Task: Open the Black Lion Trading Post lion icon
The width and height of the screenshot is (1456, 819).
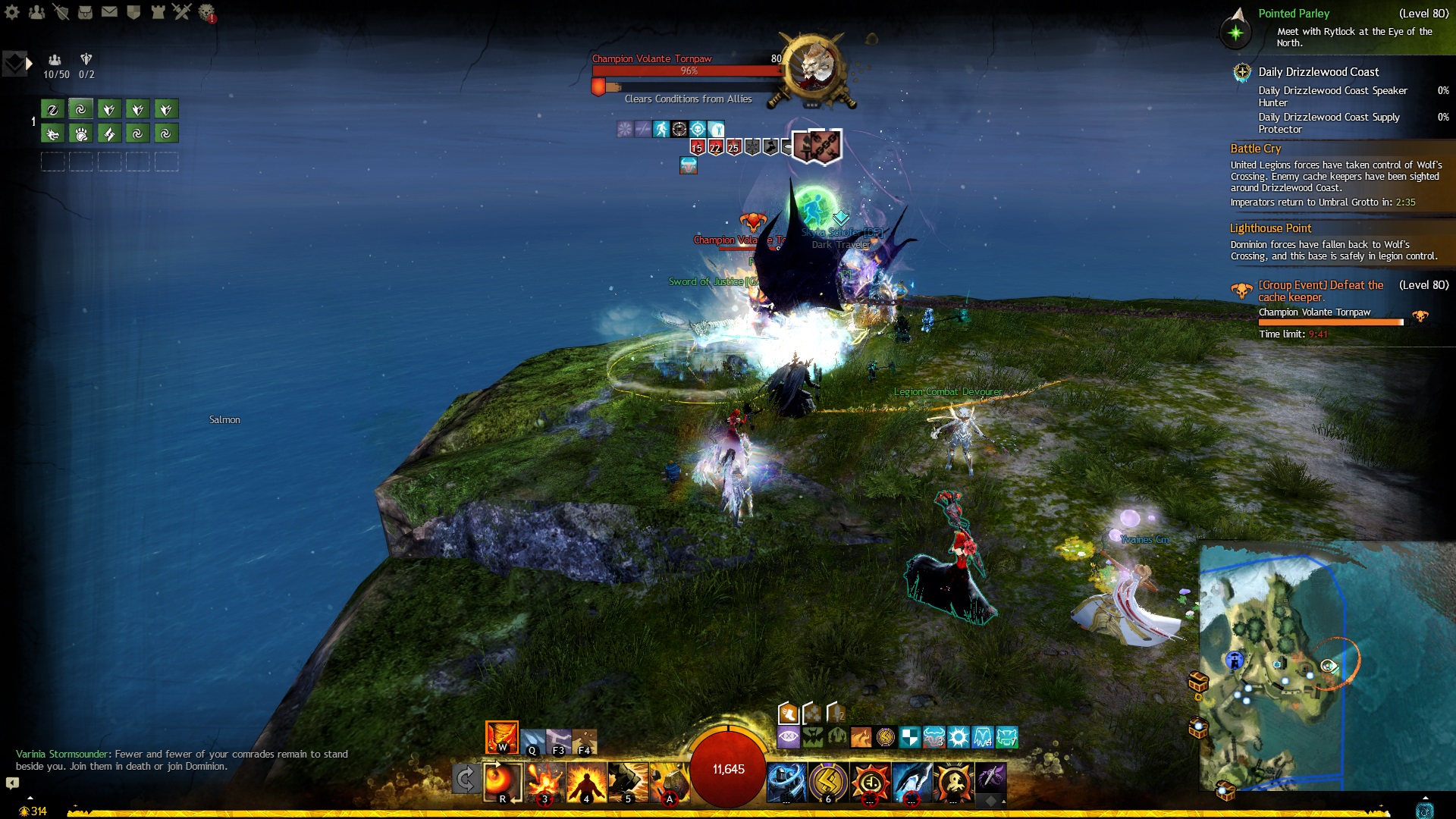Action: click(x=206, y=12)
